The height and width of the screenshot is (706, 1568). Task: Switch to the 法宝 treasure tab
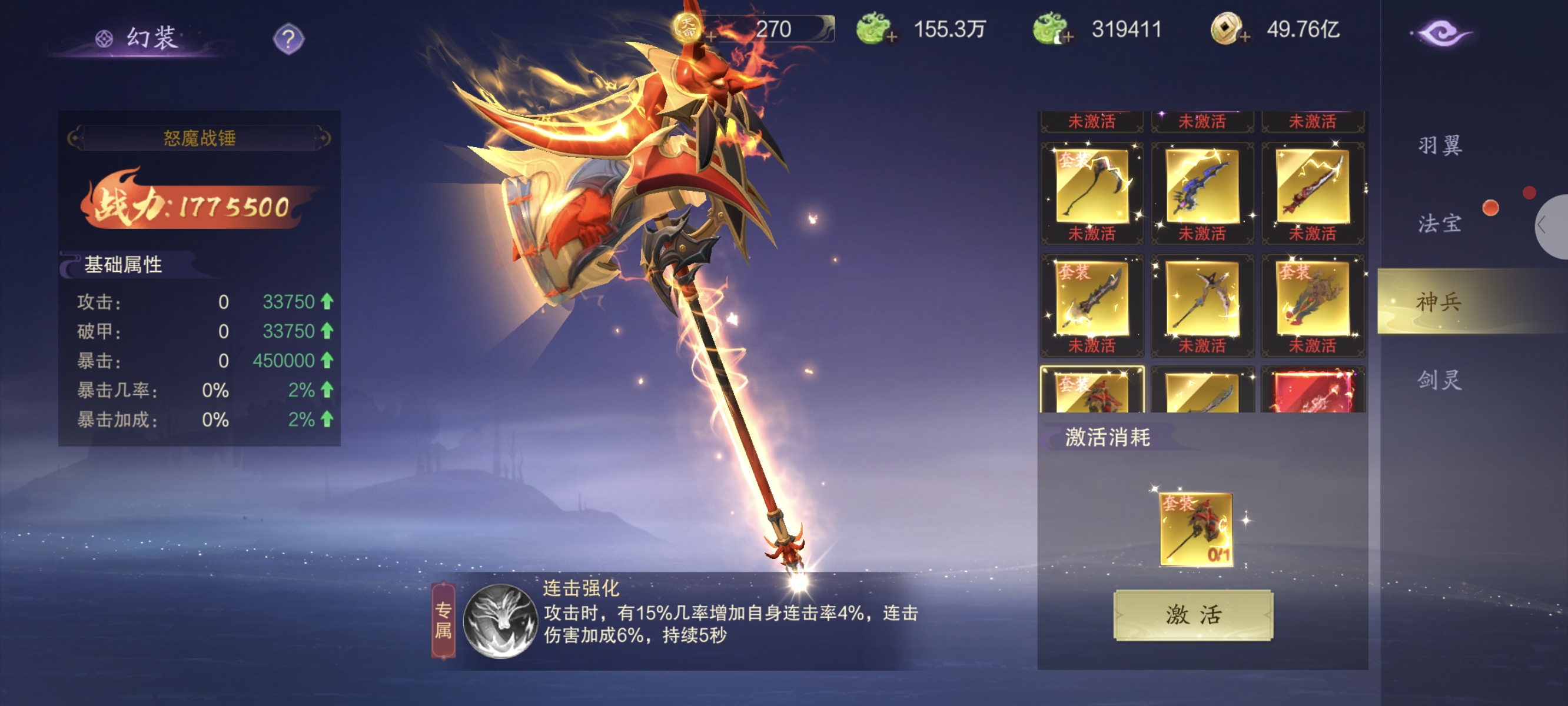point(1440,224)
